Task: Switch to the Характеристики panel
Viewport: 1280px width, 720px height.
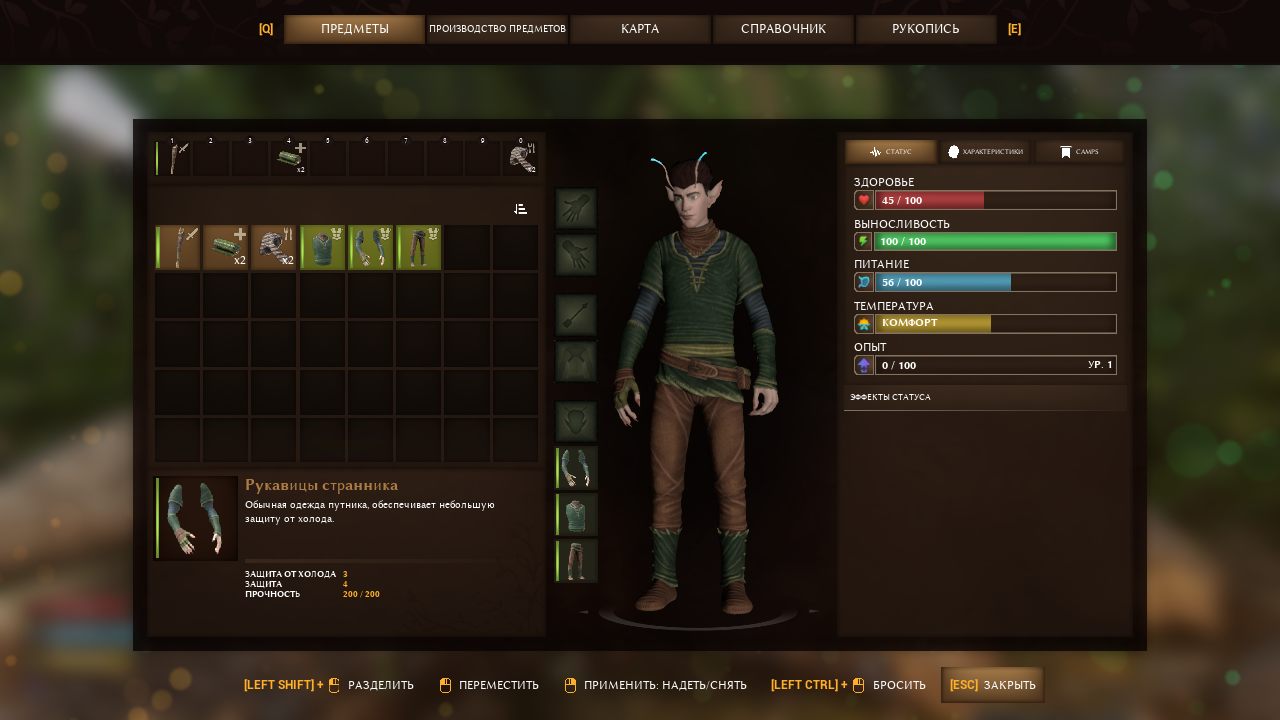Action: pos(986,152)
